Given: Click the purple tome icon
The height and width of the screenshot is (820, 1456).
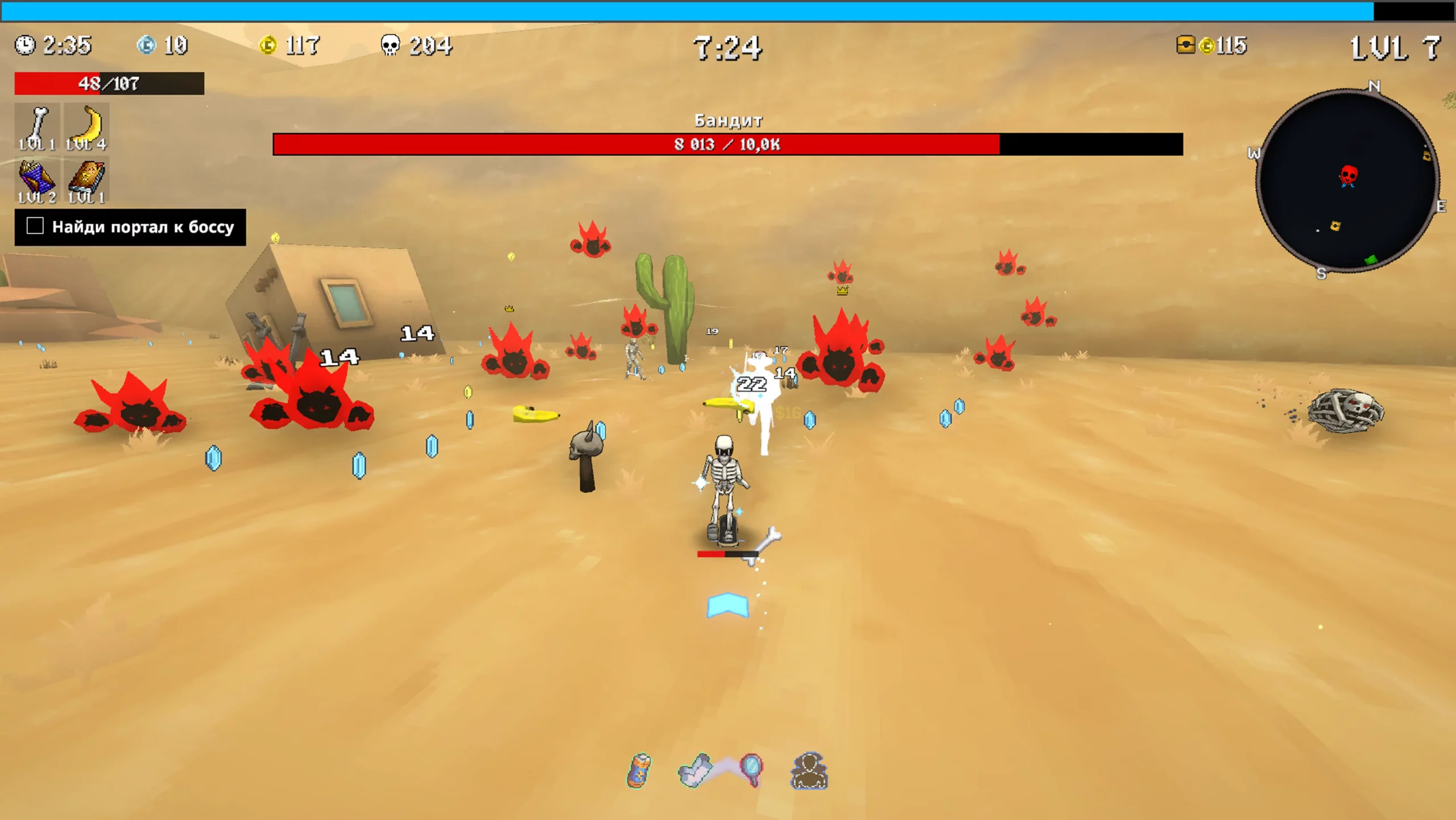Looking at the screenshot, I should click(x=37, y=180).
